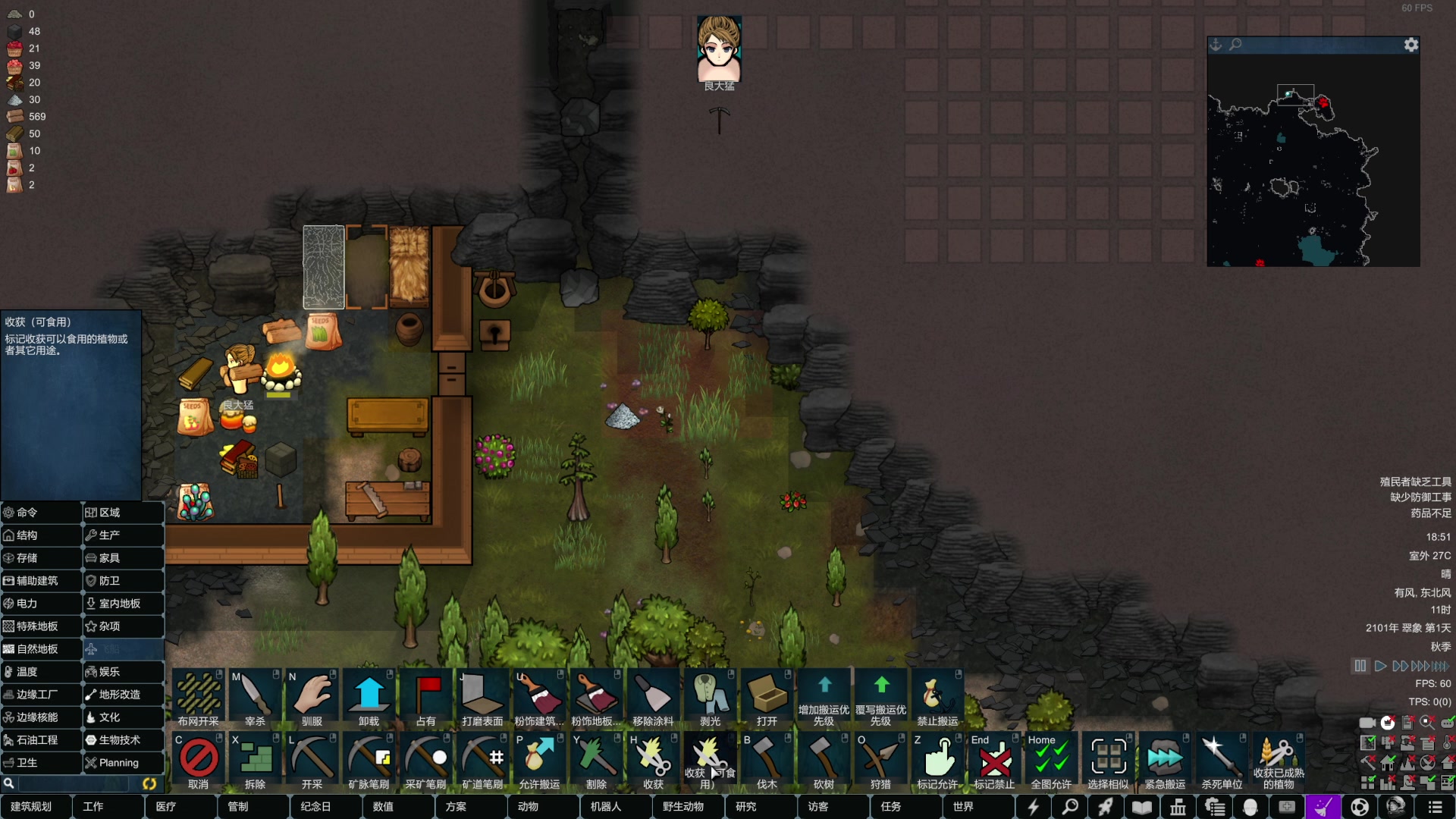Activate the 开采 mine order
Screen dimensions: 1456x819
[312, 761]
